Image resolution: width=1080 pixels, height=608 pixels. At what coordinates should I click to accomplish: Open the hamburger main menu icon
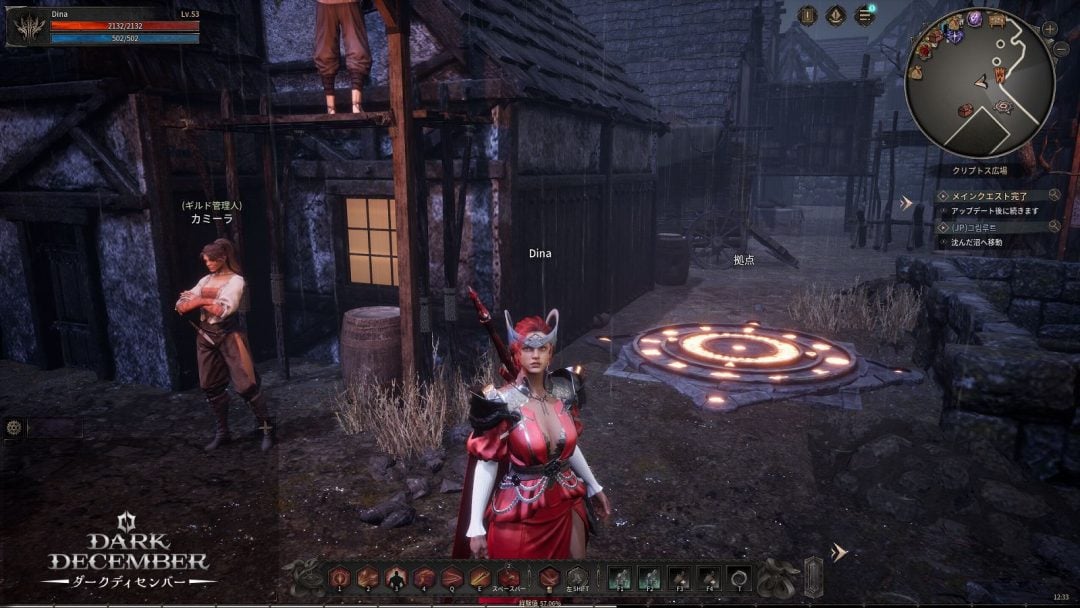(x=864, y=15)
